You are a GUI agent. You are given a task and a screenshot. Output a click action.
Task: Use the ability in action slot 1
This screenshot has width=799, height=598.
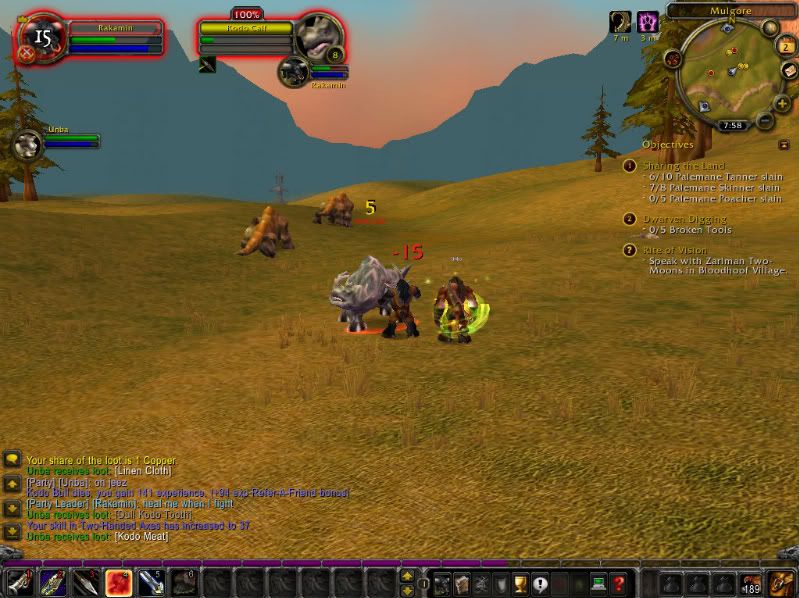click(20, 582)
